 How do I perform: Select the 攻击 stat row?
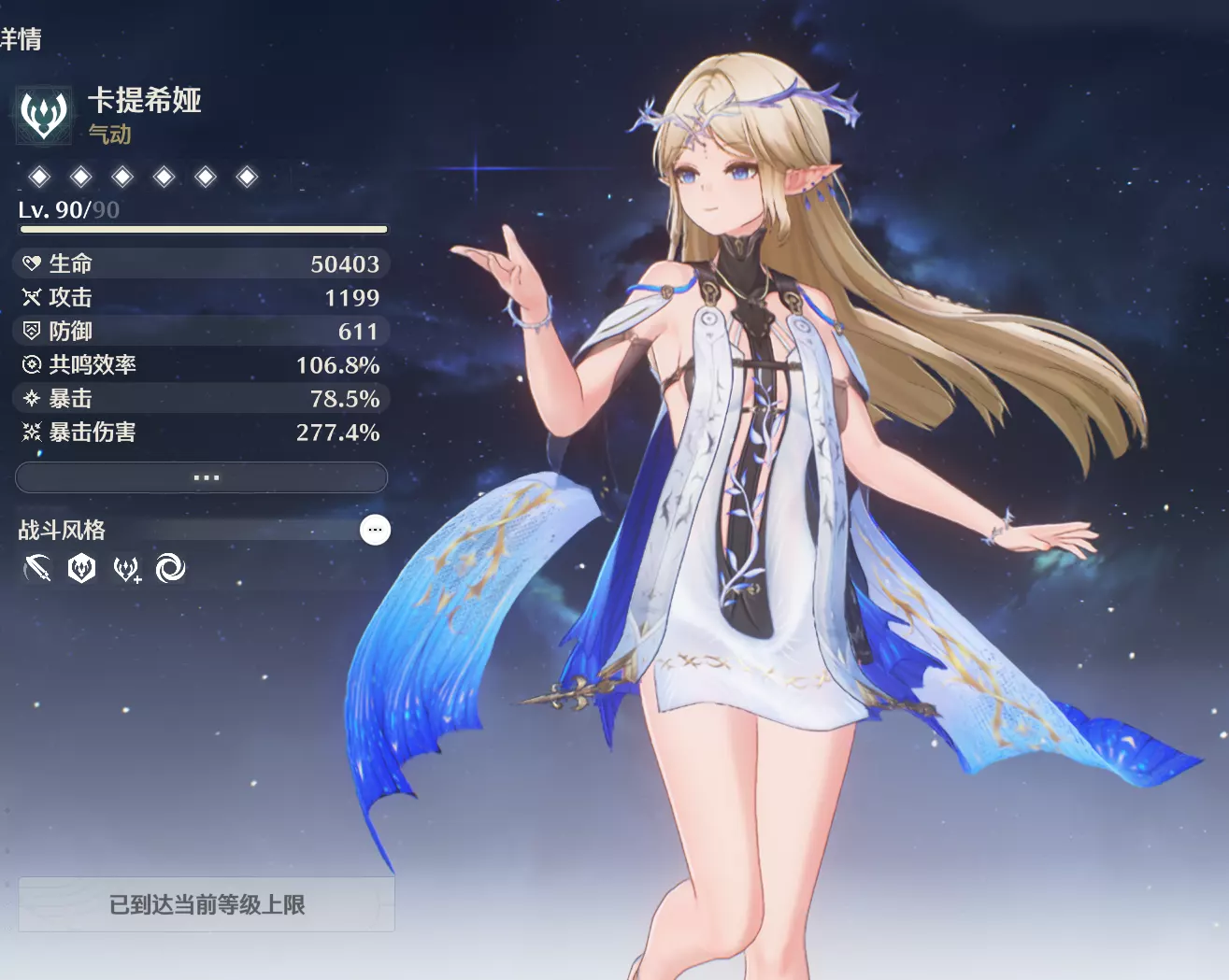click(x=201, y=297)
